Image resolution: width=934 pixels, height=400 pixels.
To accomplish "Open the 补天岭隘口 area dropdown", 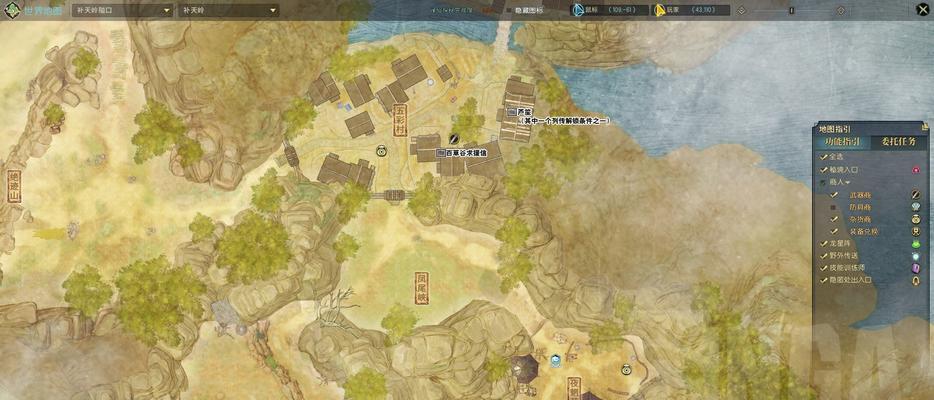I will coord(119,11).
